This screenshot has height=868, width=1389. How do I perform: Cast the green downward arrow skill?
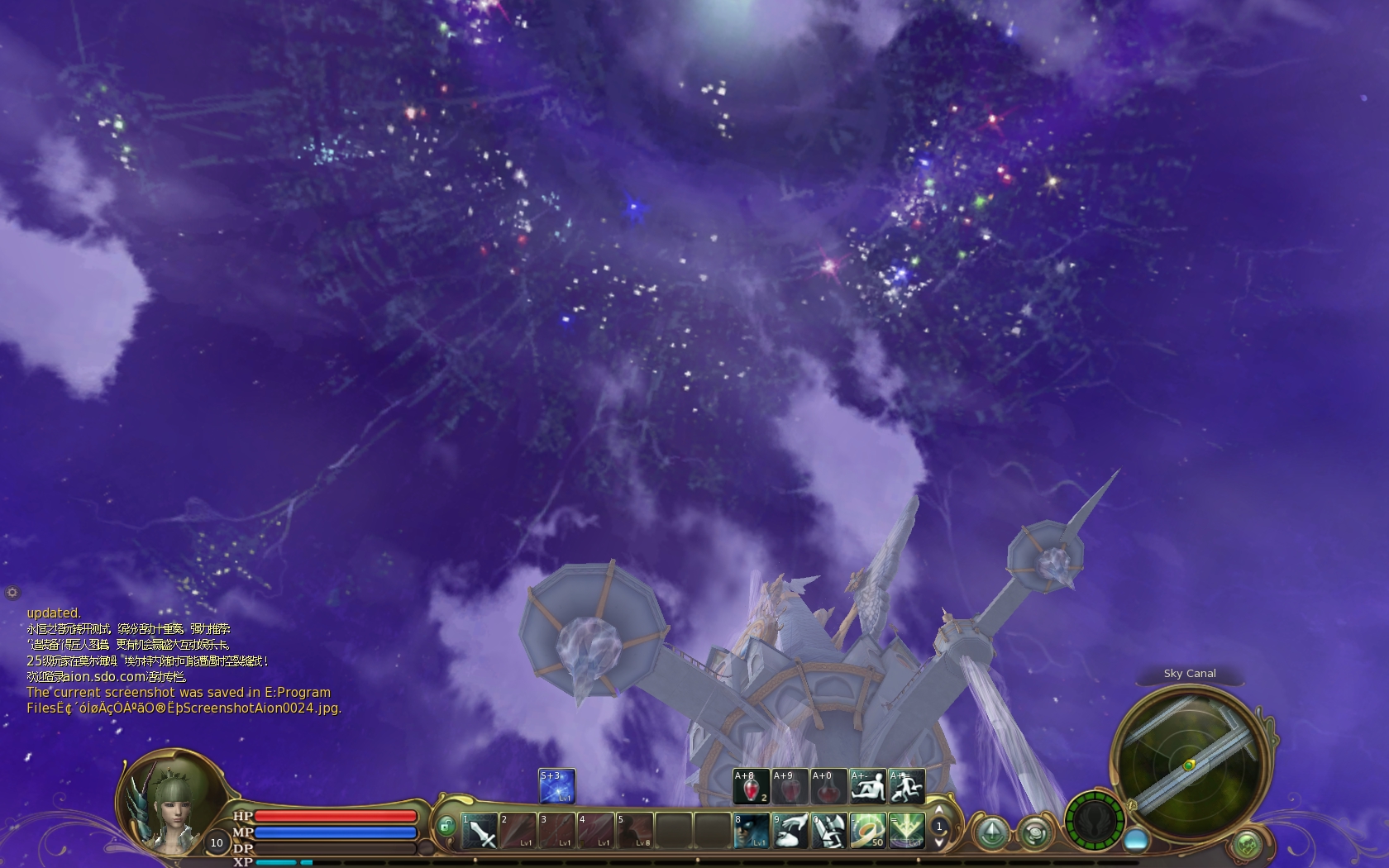click(x=906, y=831)
